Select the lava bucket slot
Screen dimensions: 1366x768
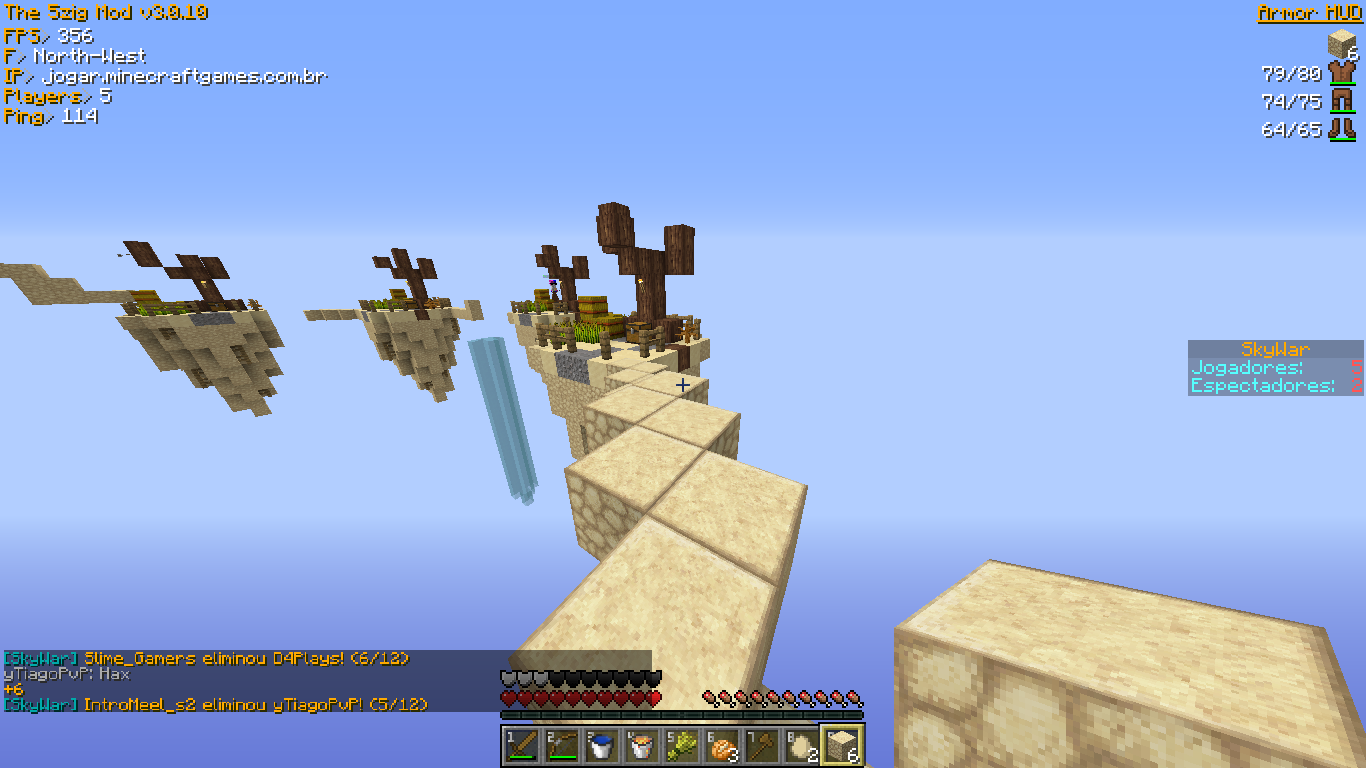pyautogui.click(x=642, y=745)
